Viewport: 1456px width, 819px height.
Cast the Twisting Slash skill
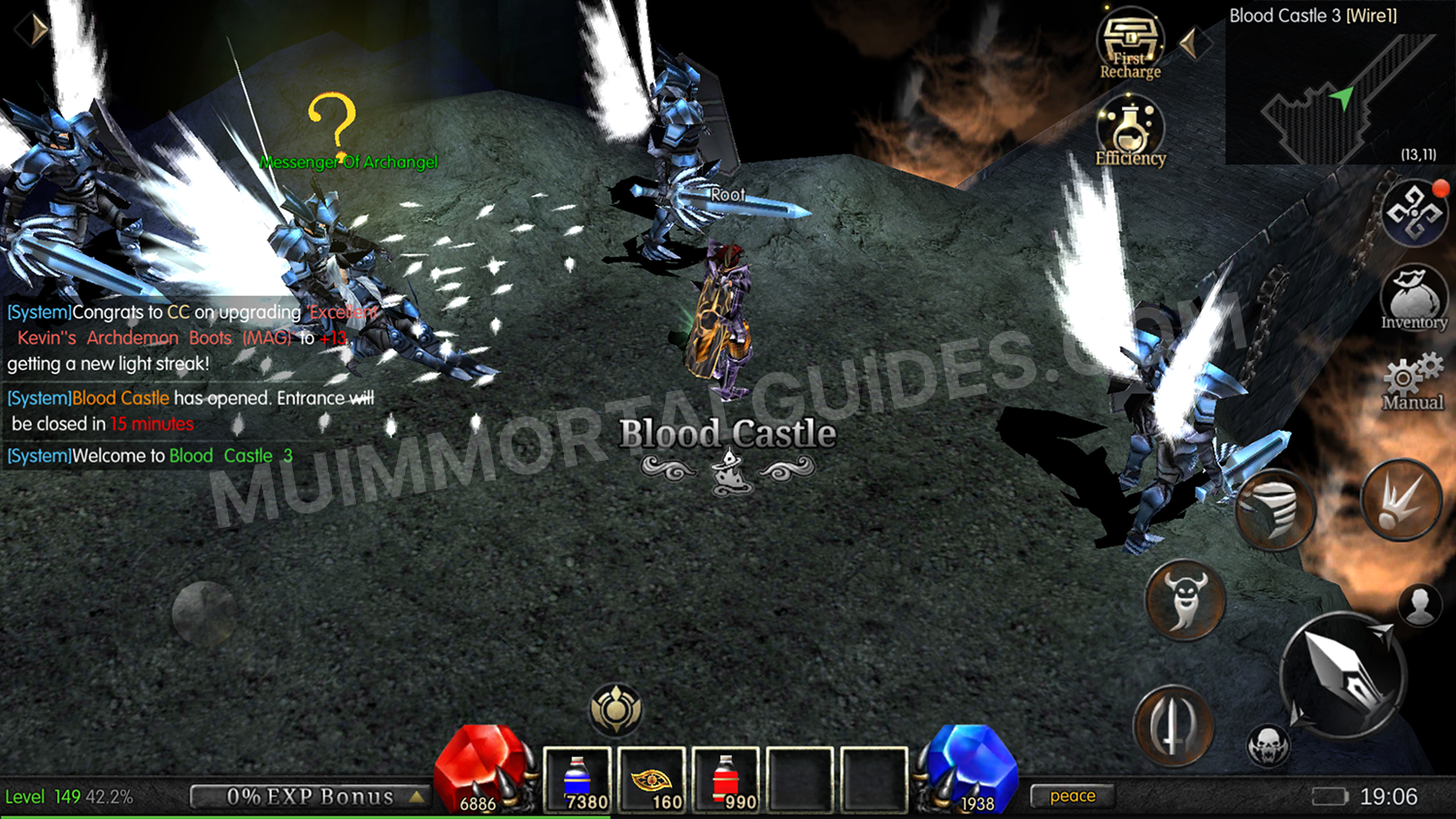pos(1274,508)
